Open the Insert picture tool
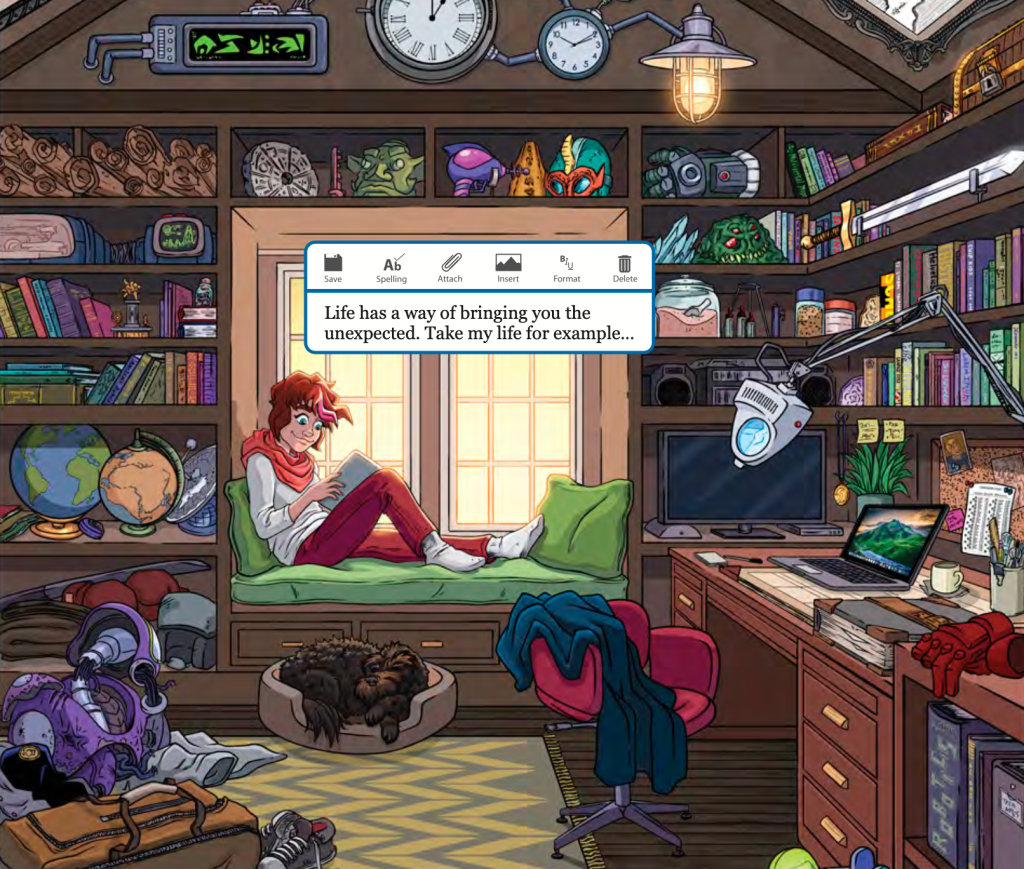 click(508, 267)
